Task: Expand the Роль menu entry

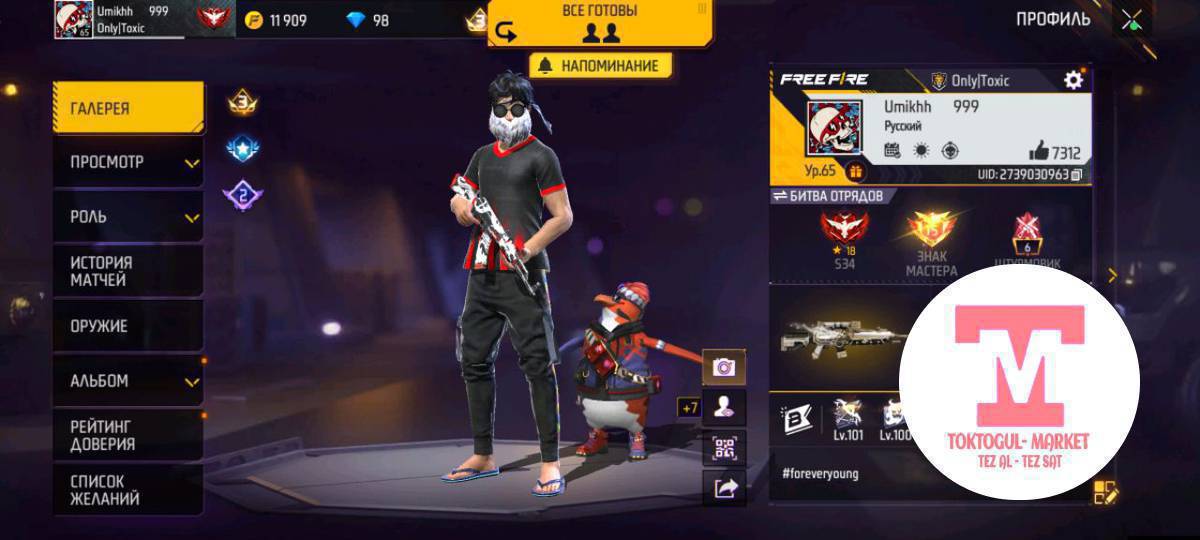Action: click(128, 217)
